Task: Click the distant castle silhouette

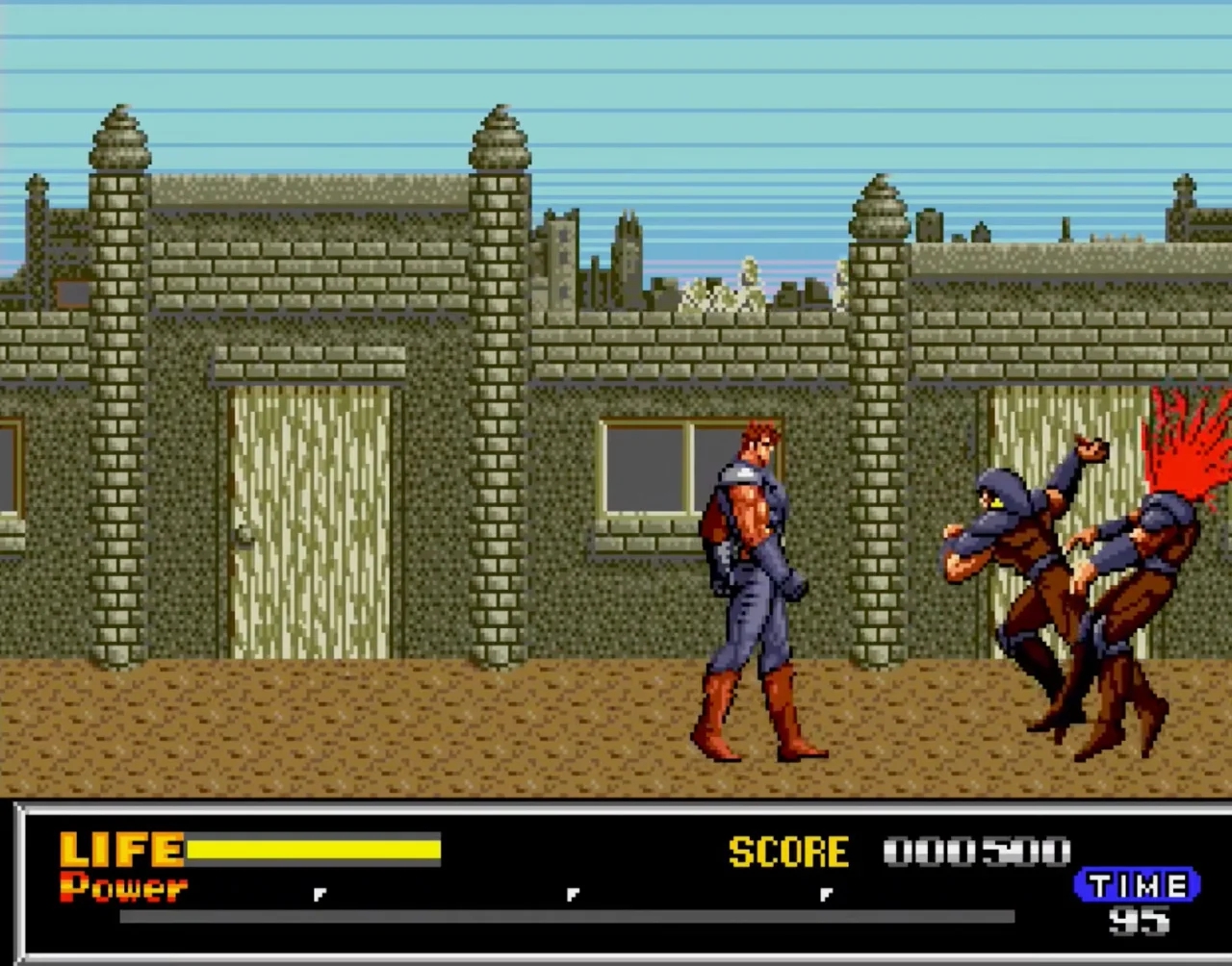Action: coord(587,260)
